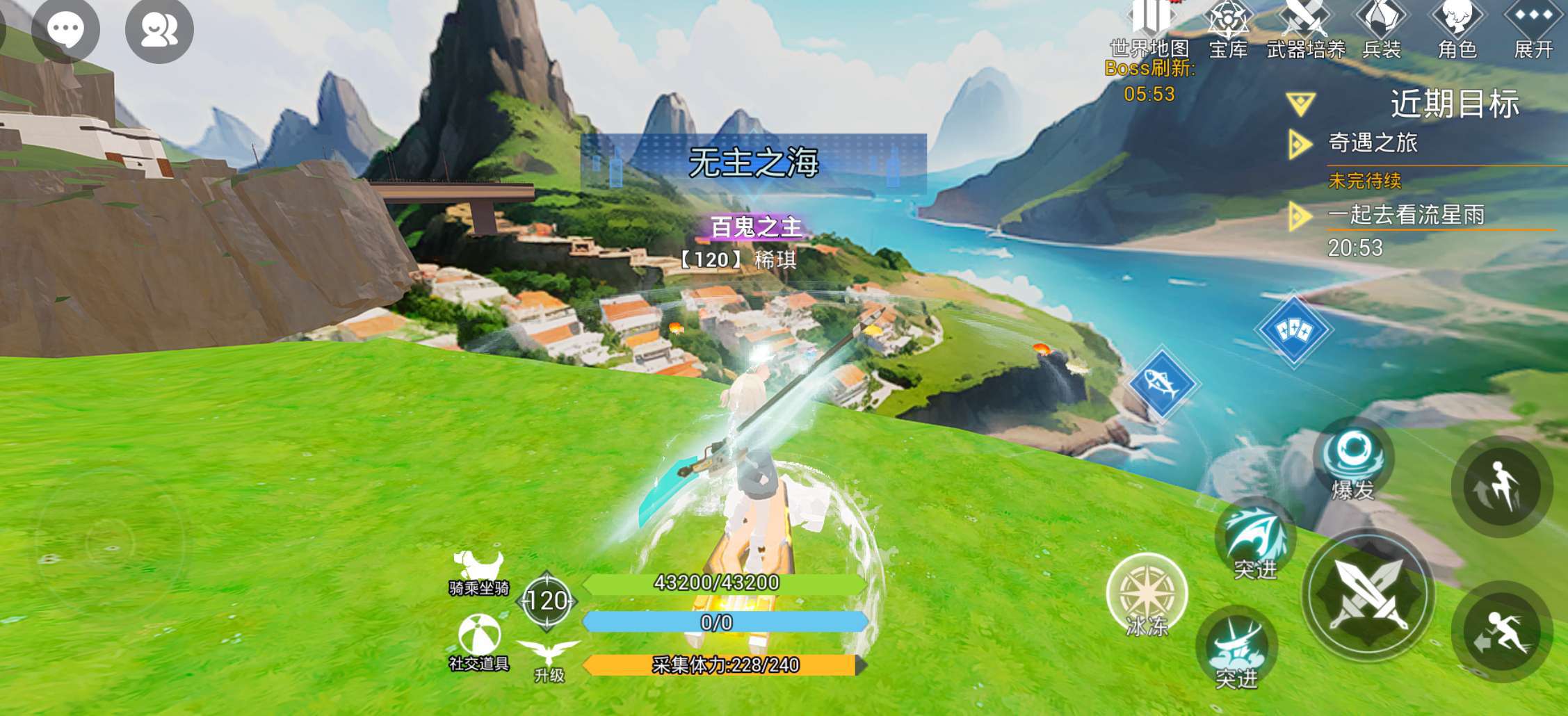
Task: Open the friends social icon
Action: point(159,29)
